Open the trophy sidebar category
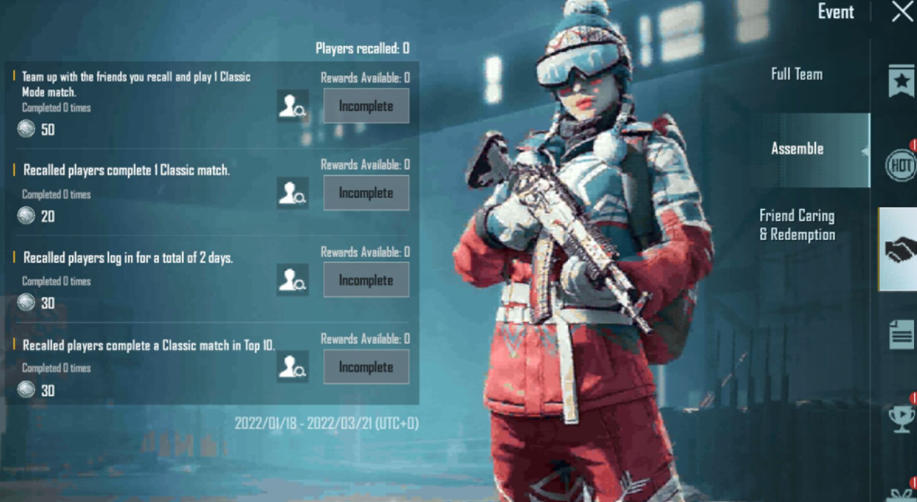917x502 pixels. tap(901, 417)
